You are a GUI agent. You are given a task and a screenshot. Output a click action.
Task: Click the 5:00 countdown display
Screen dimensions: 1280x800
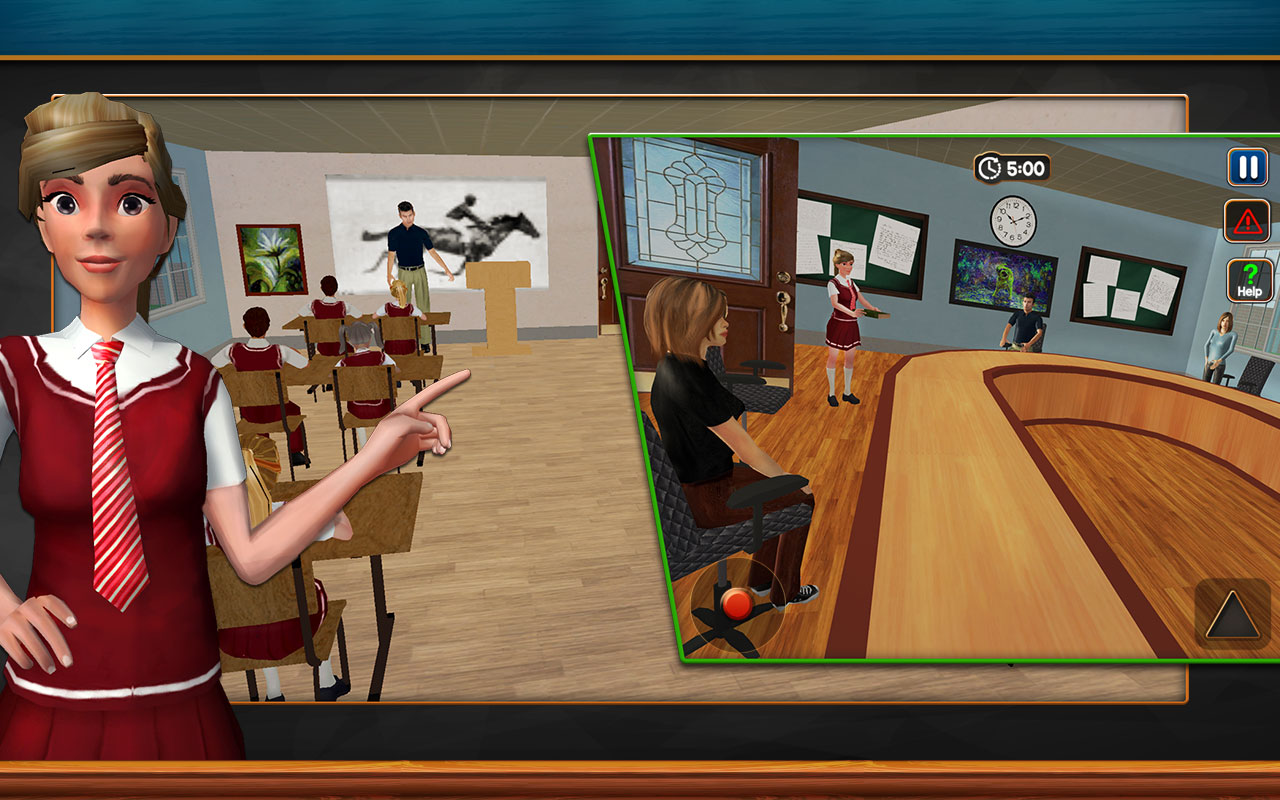(1025, 168)
